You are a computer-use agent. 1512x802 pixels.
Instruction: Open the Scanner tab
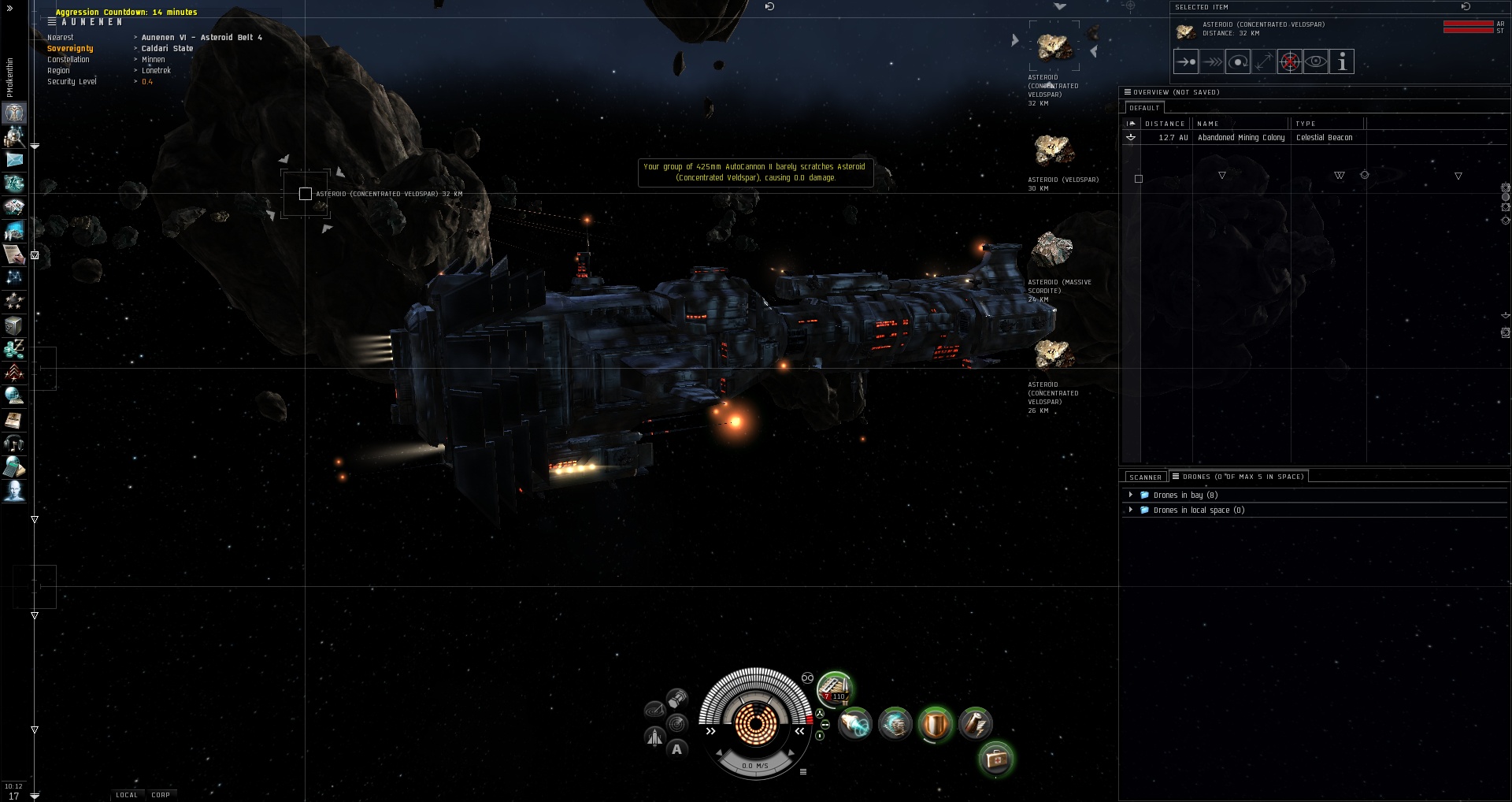tap(1145, 477)
